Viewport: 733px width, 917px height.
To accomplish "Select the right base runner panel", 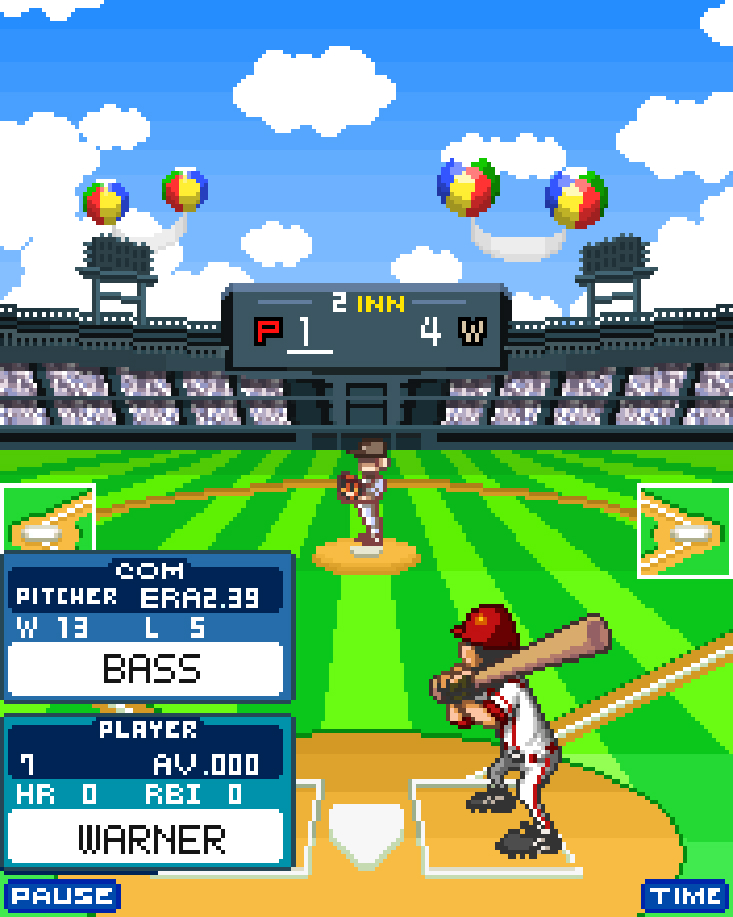I will pyautogui.click(x=685, y=531).
